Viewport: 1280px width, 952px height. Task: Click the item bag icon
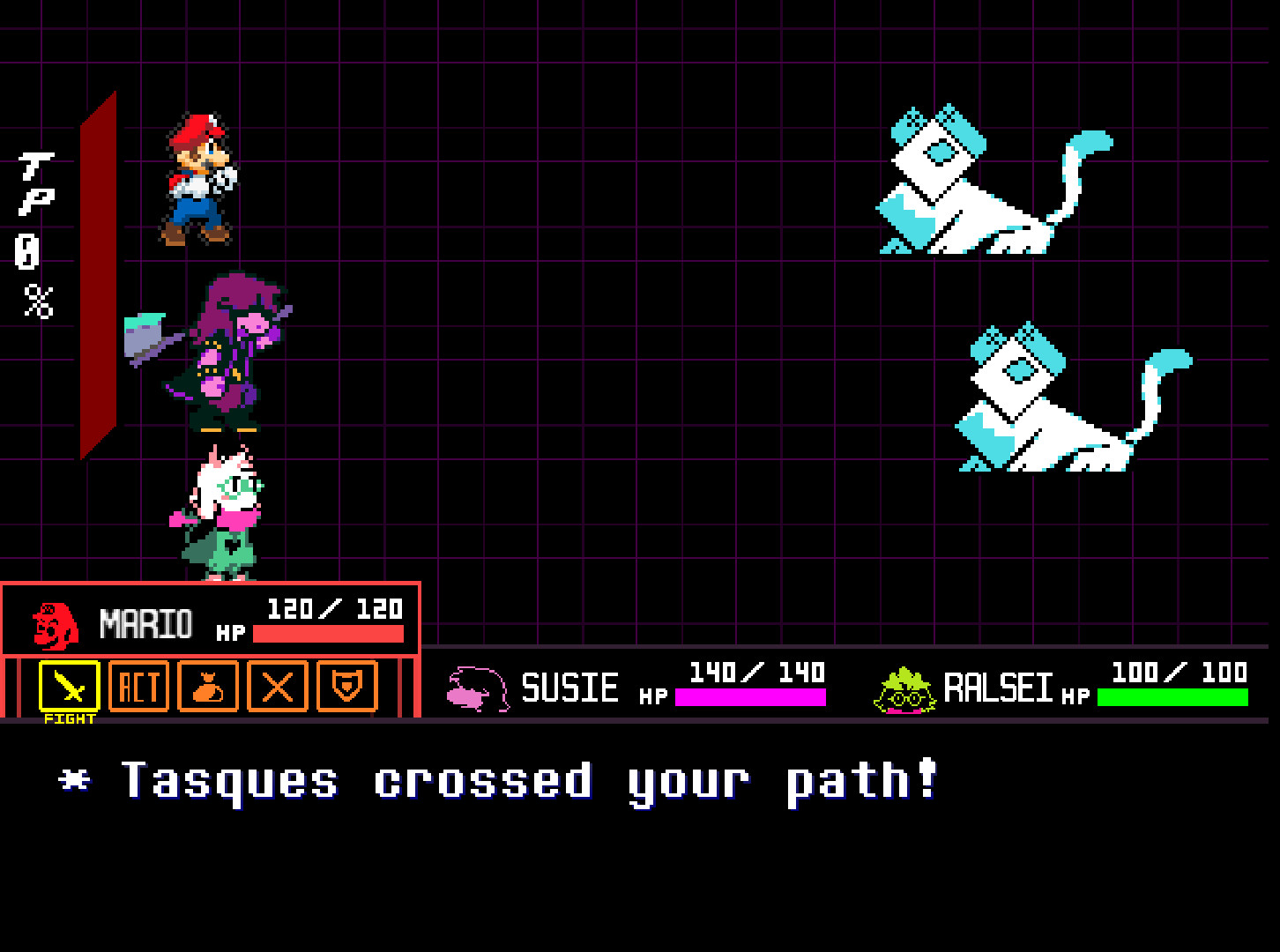coord(208,688)
